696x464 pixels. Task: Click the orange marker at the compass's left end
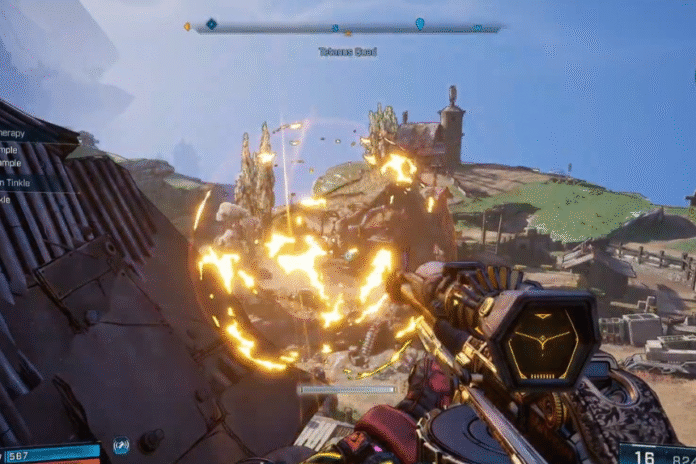click(187, 27)
